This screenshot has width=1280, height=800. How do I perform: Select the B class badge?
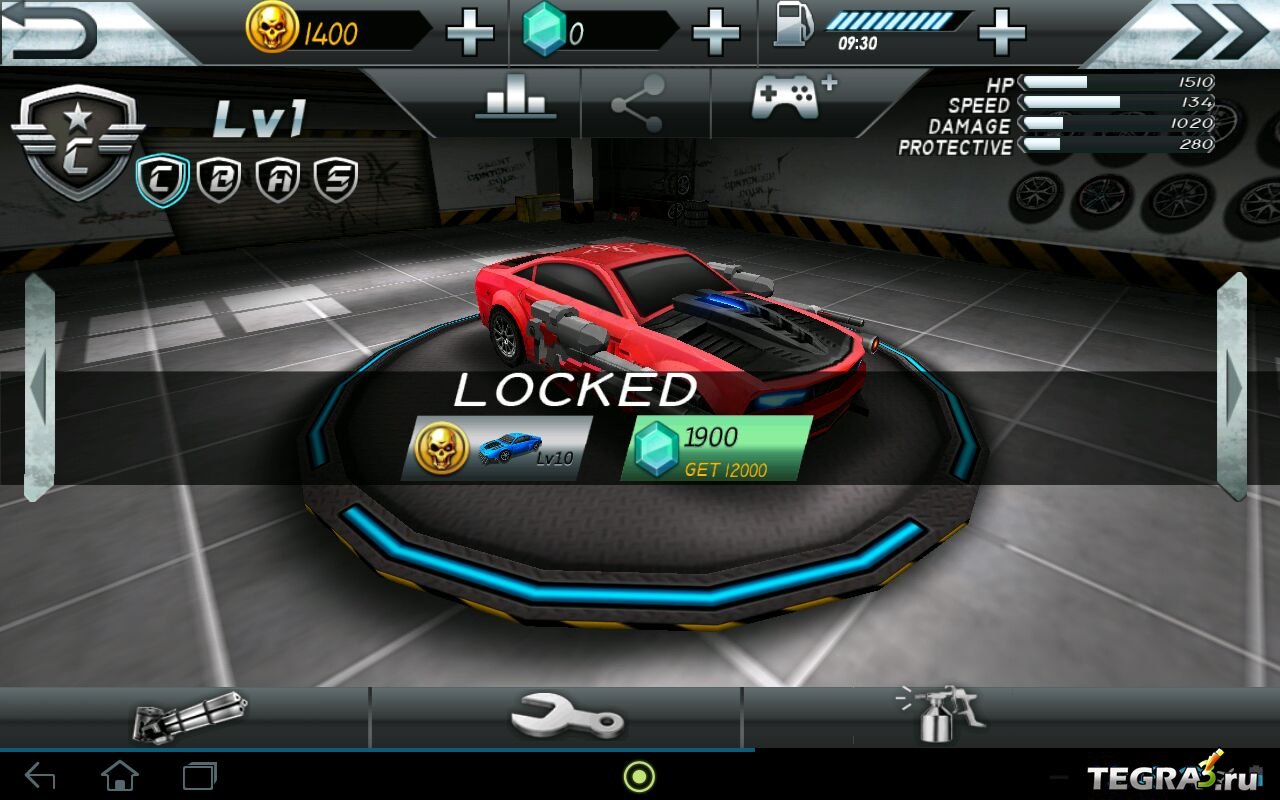pos(218,180)
